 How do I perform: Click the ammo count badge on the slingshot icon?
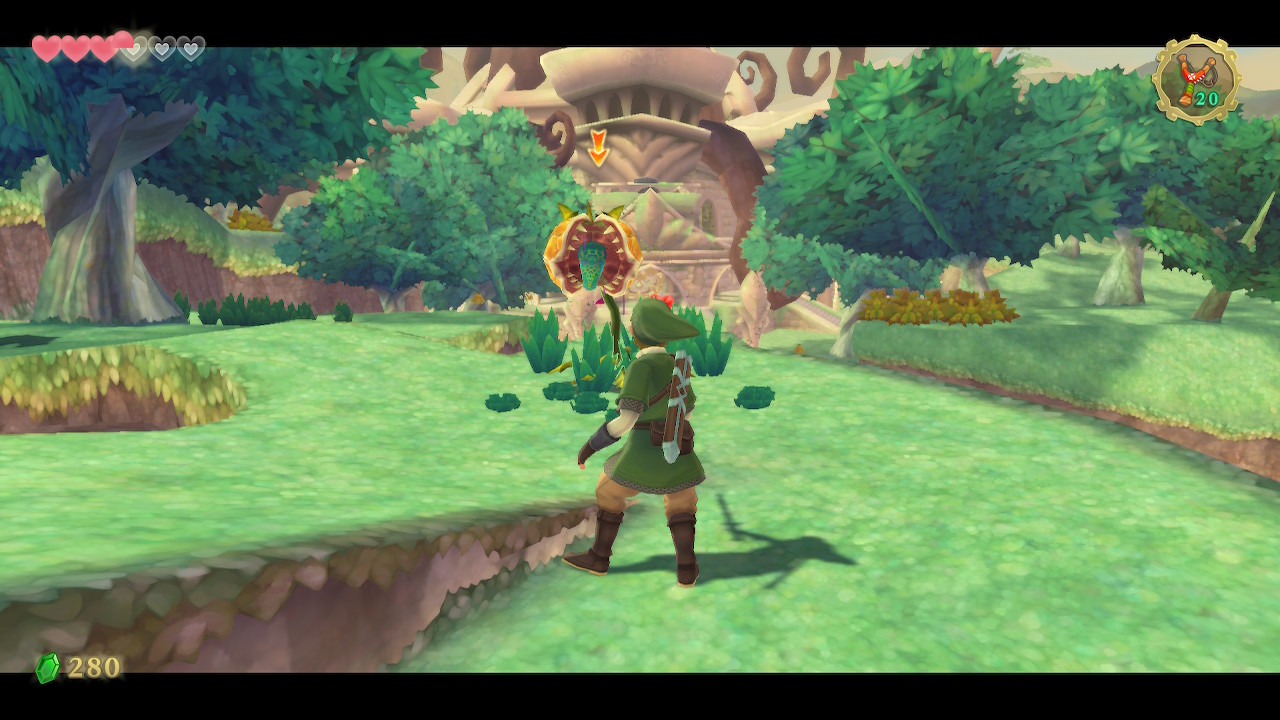(1206, 99)
